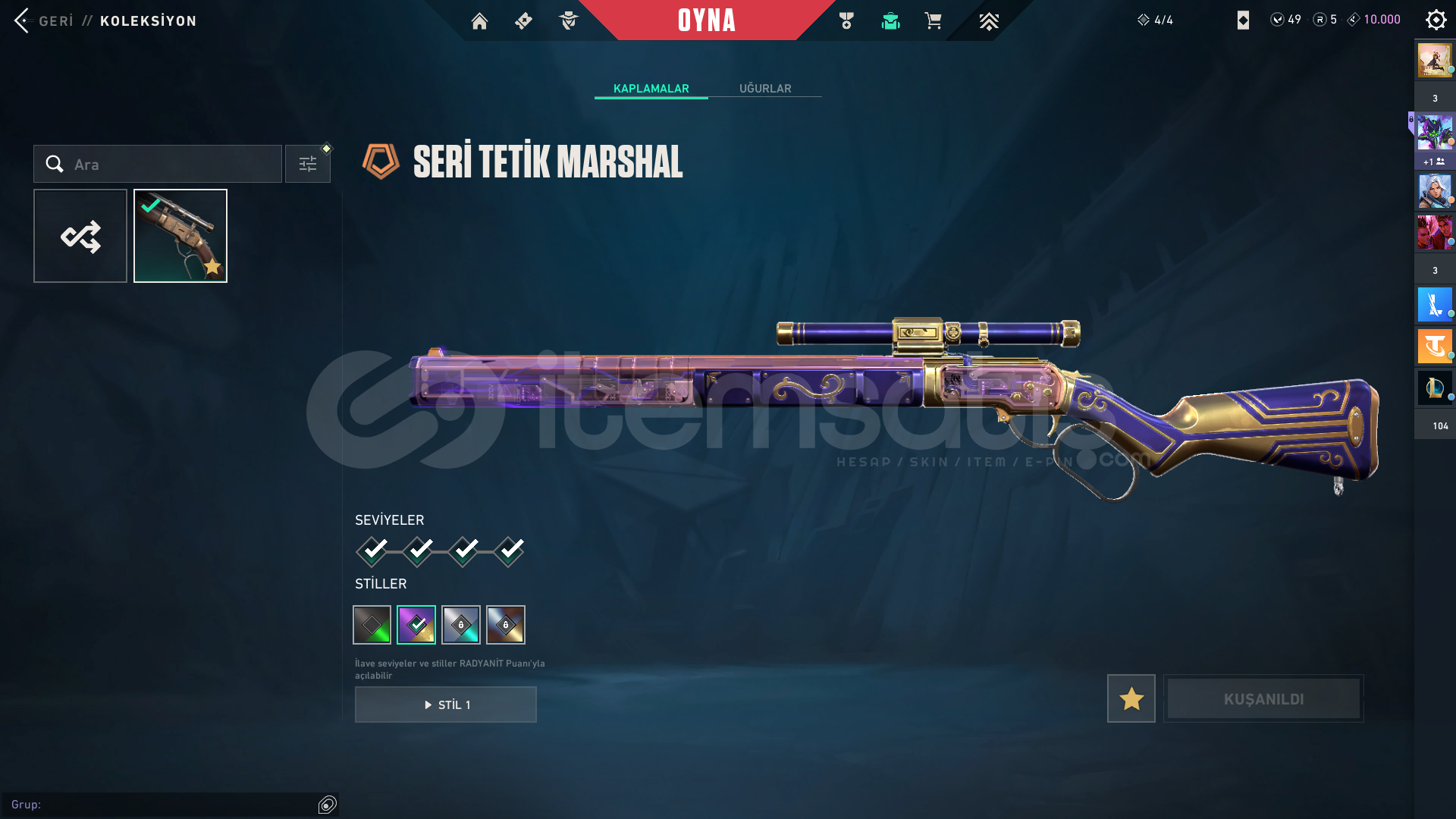Open the skin filter options

pyautogui.click(x=308, y=164)
